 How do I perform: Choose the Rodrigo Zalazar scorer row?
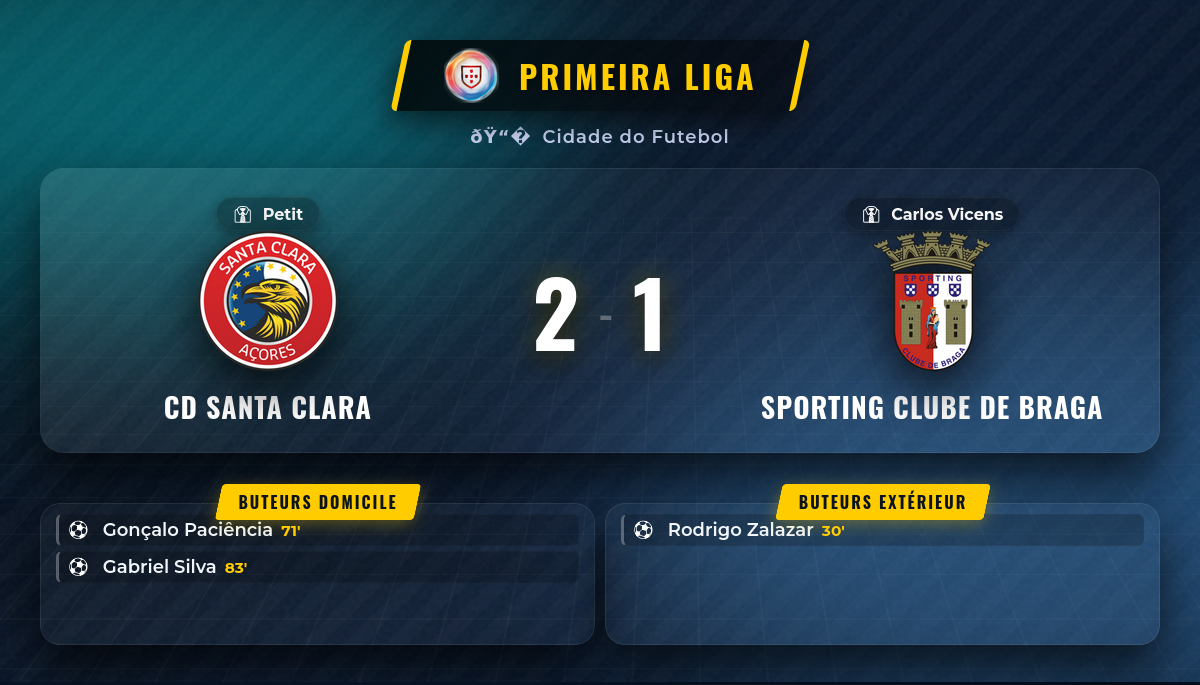pos(882,530)
